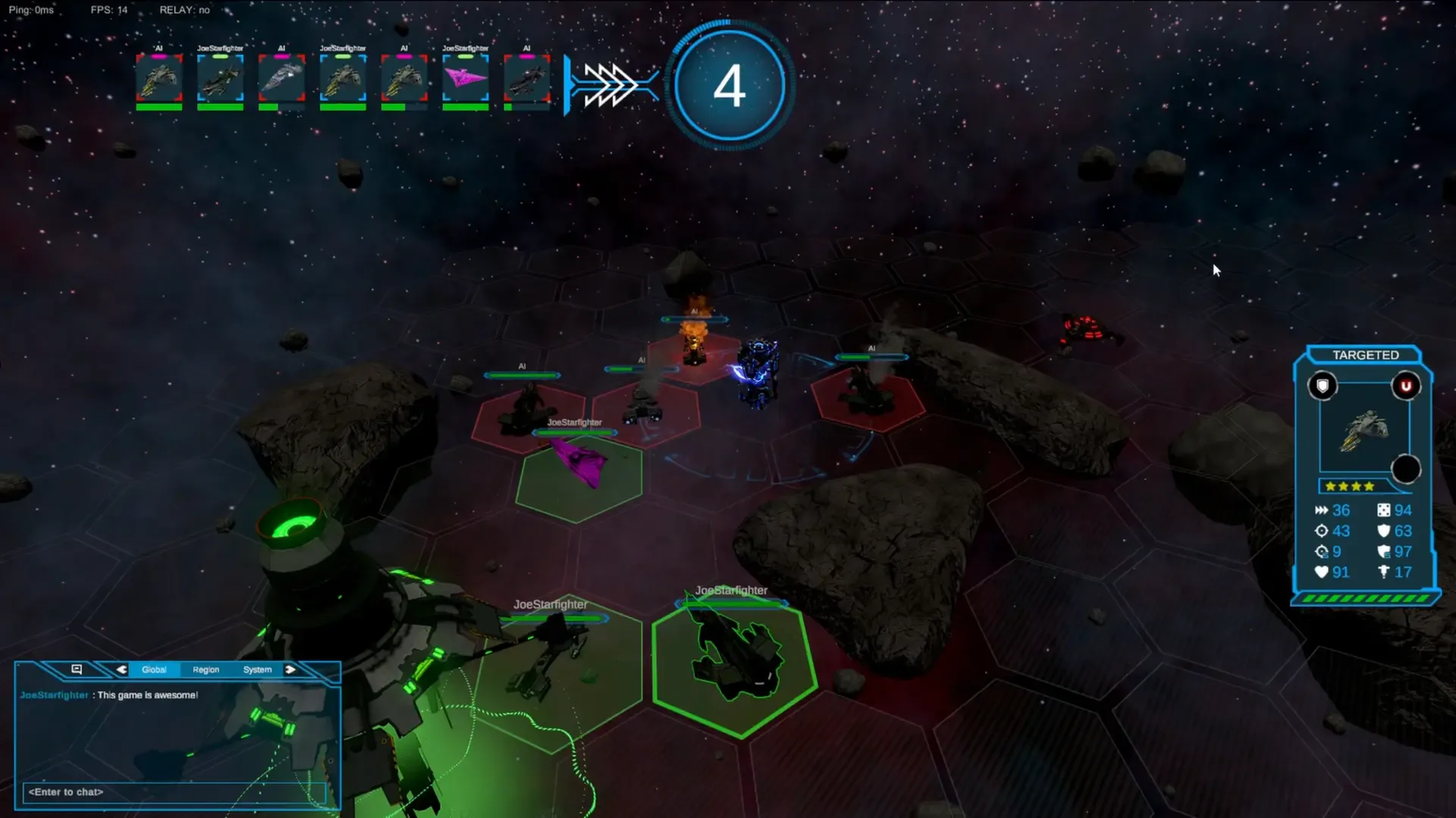The image size is (1456, 818).
Task: Select the magenta ship turn-order portrait
Action: point(465,79)
